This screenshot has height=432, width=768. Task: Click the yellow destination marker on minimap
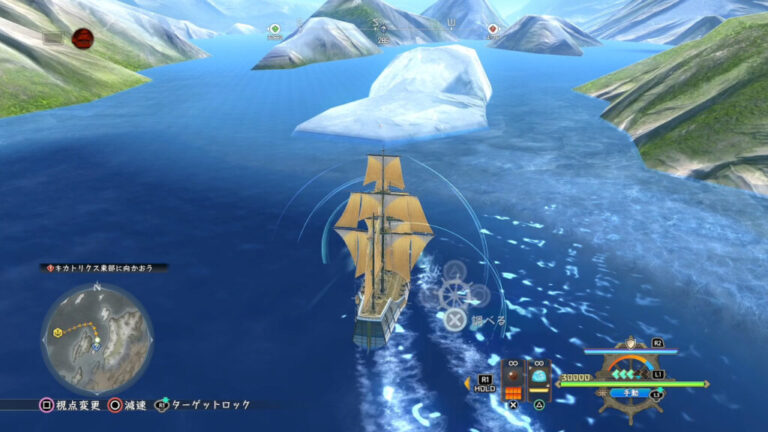pyautogui.click(x=59, y=332)
